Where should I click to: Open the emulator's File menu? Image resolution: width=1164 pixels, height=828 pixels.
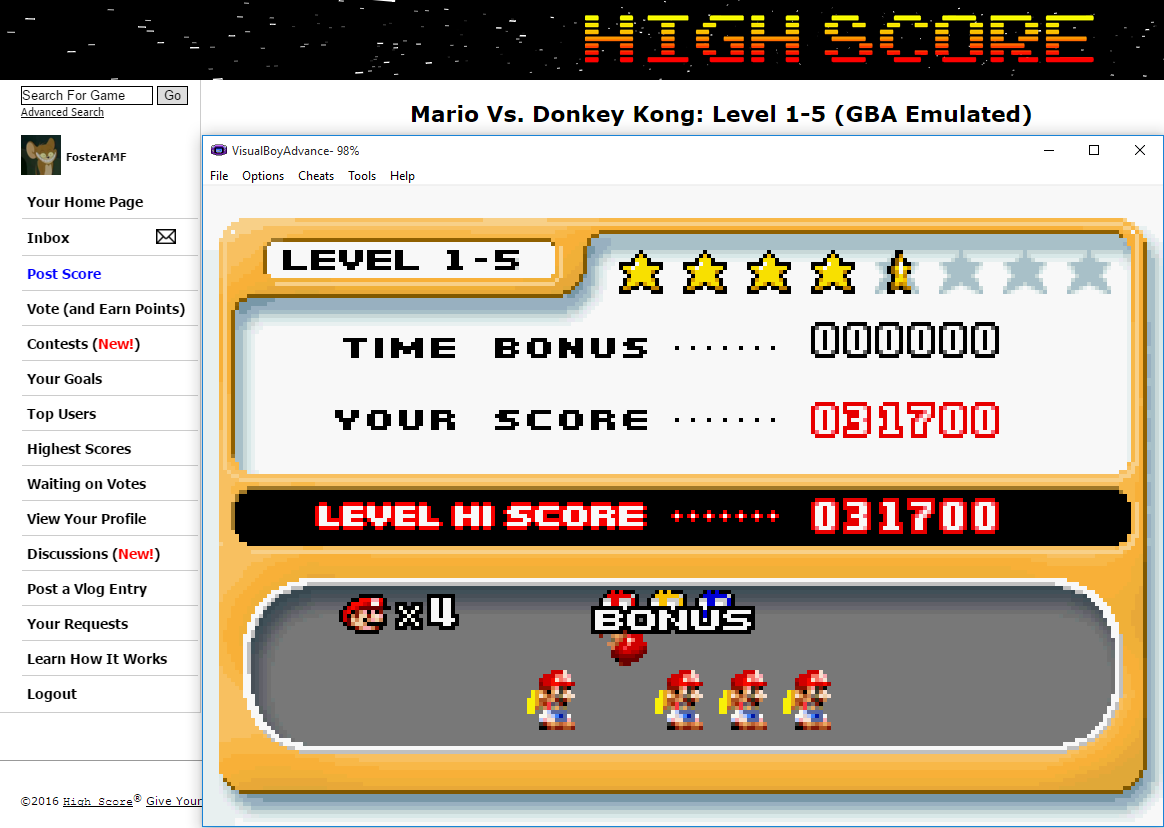click(x=219, y=176)
